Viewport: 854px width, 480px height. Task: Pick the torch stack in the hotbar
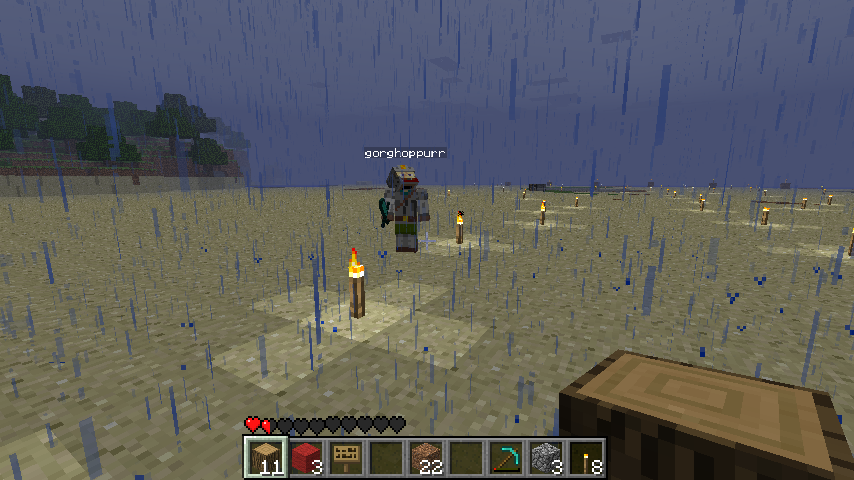[586, 458]
